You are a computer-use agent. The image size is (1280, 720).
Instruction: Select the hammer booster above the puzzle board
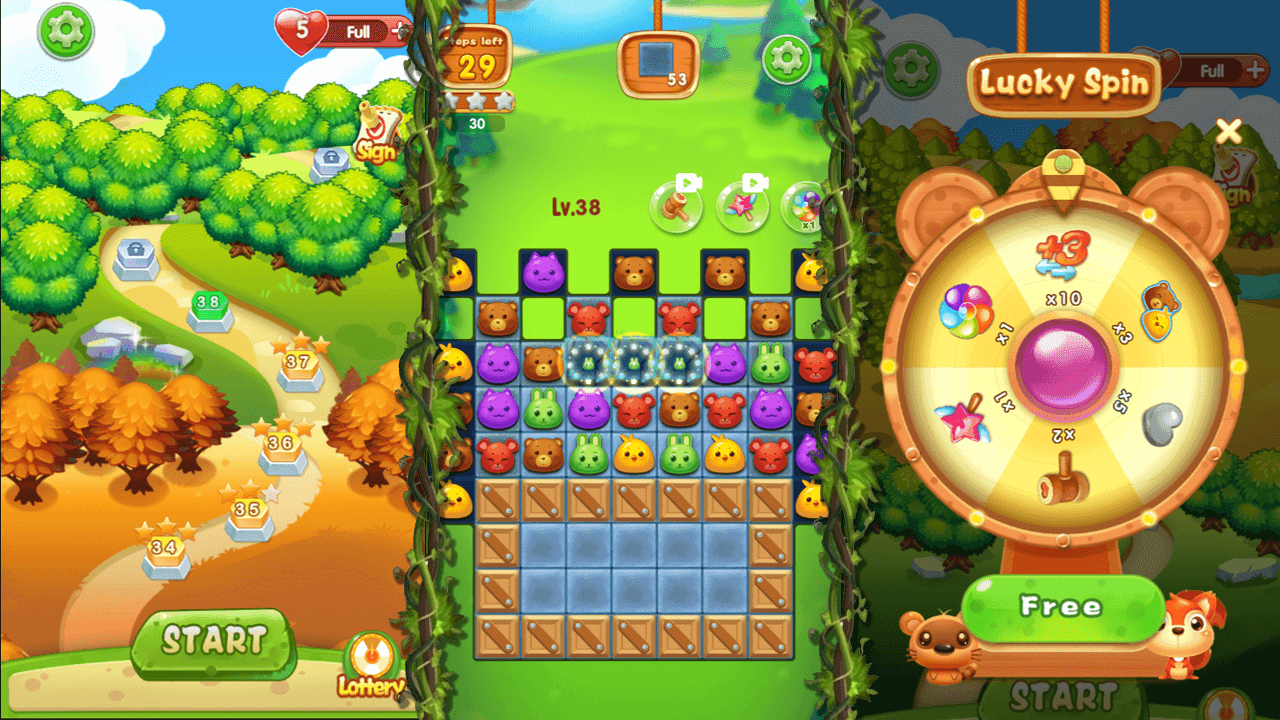(x=675, y=205)
